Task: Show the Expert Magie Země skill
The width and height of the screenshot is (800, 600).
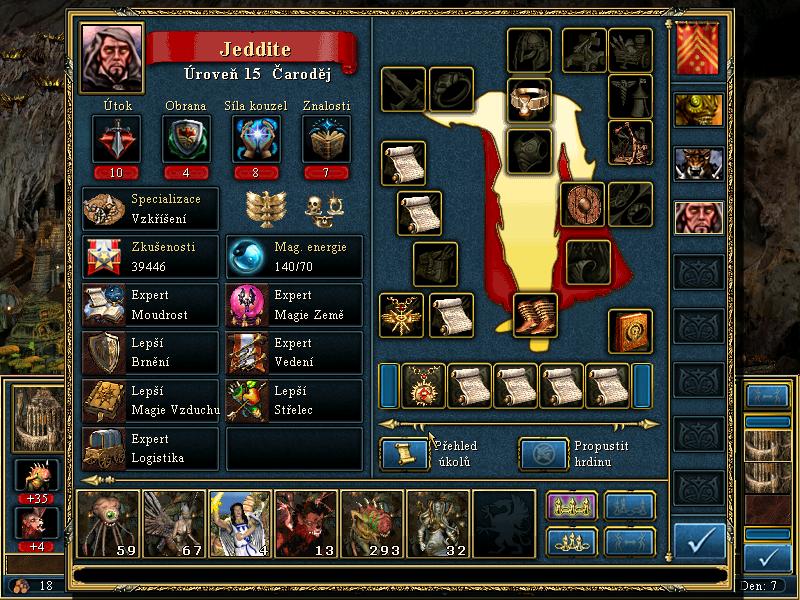Action: tap(294, 307)
